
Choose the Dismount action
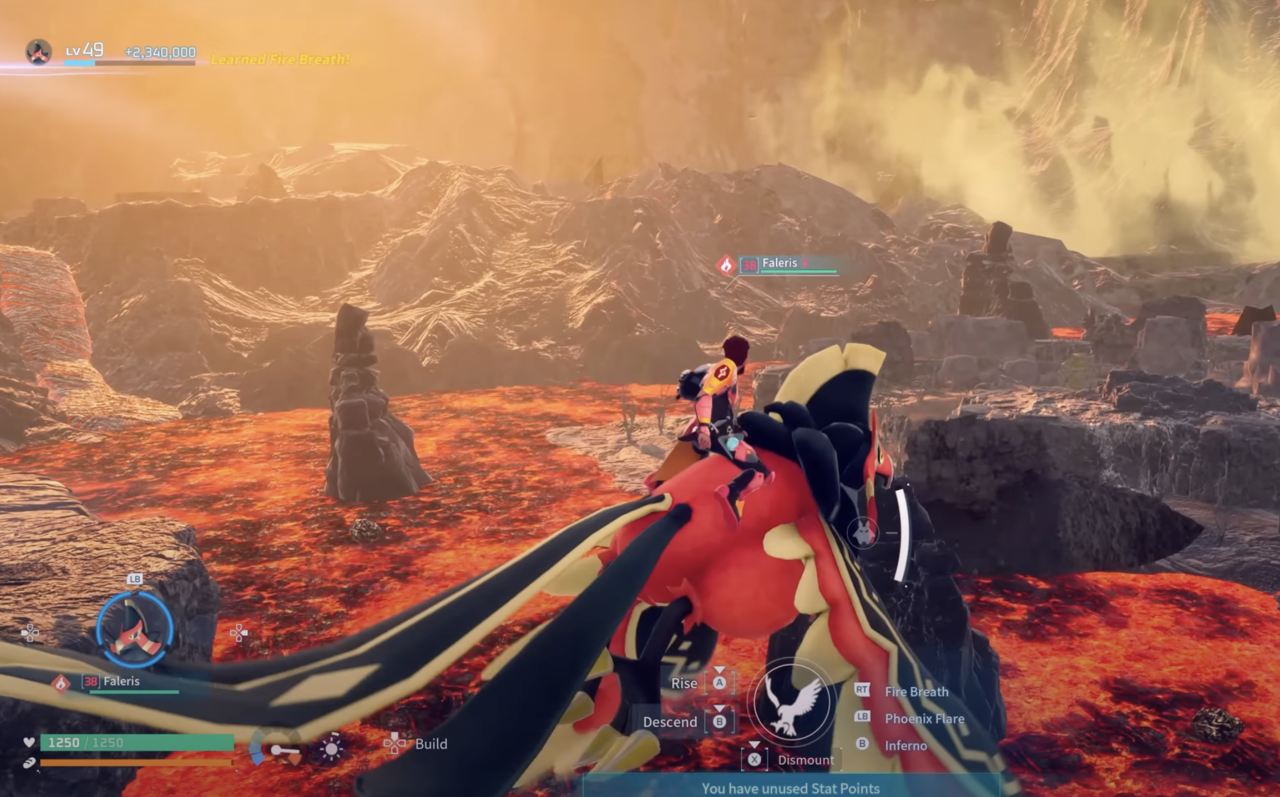click(x=805, y=760)
